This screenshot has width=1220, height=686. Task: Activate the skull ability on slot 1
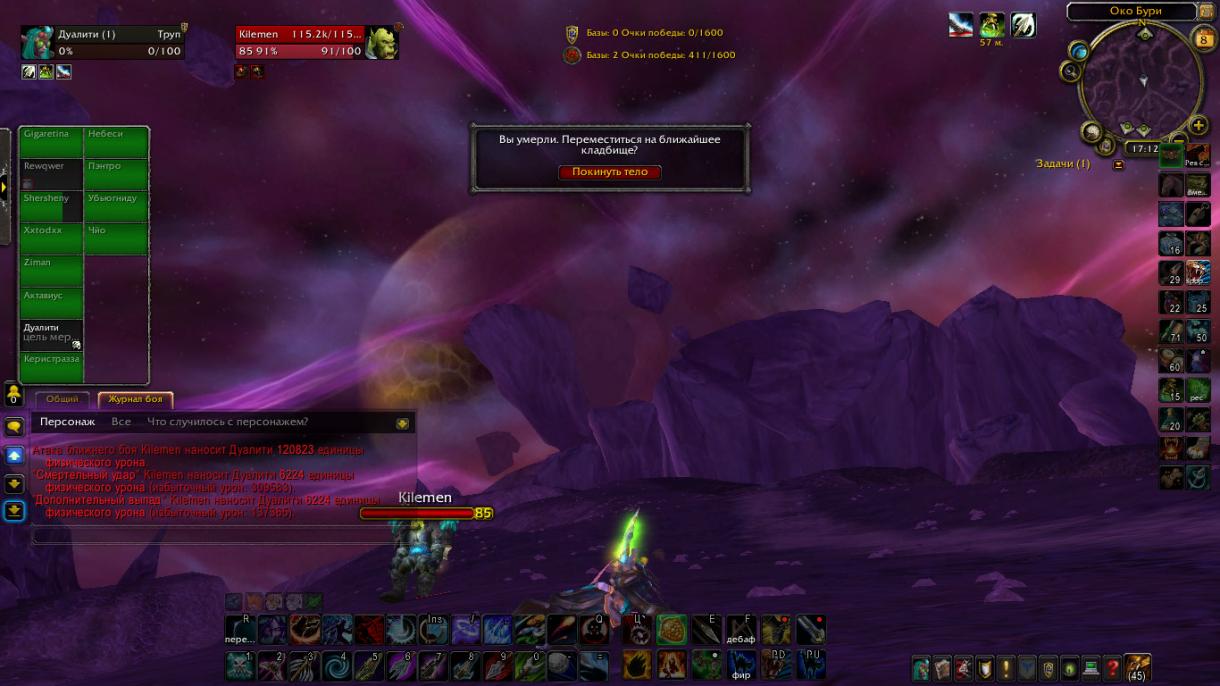pyautogui.click(x=240, y=666)
